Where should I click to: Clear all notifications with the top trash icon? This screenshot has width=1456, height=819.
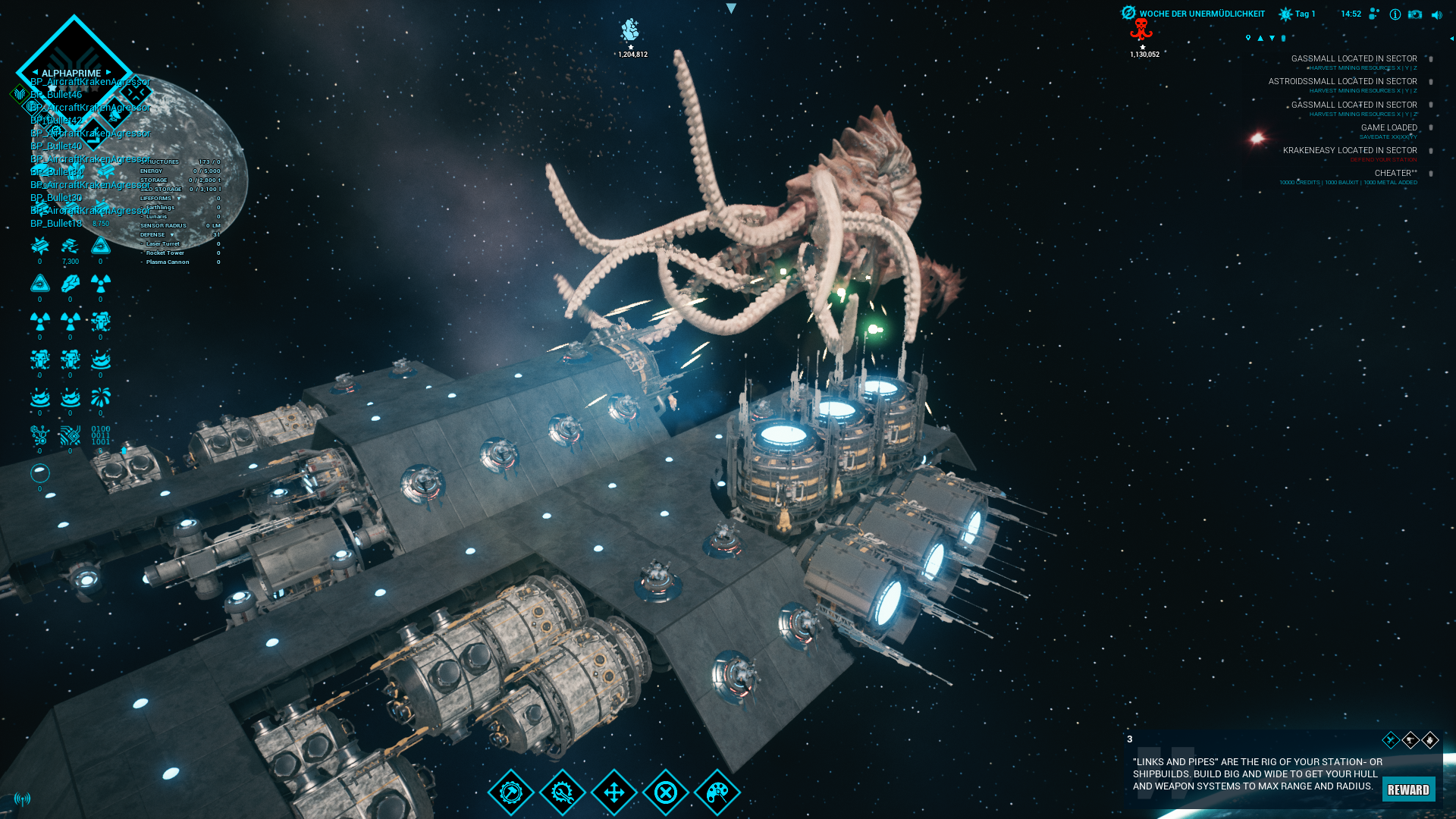tap(1283, 38)
